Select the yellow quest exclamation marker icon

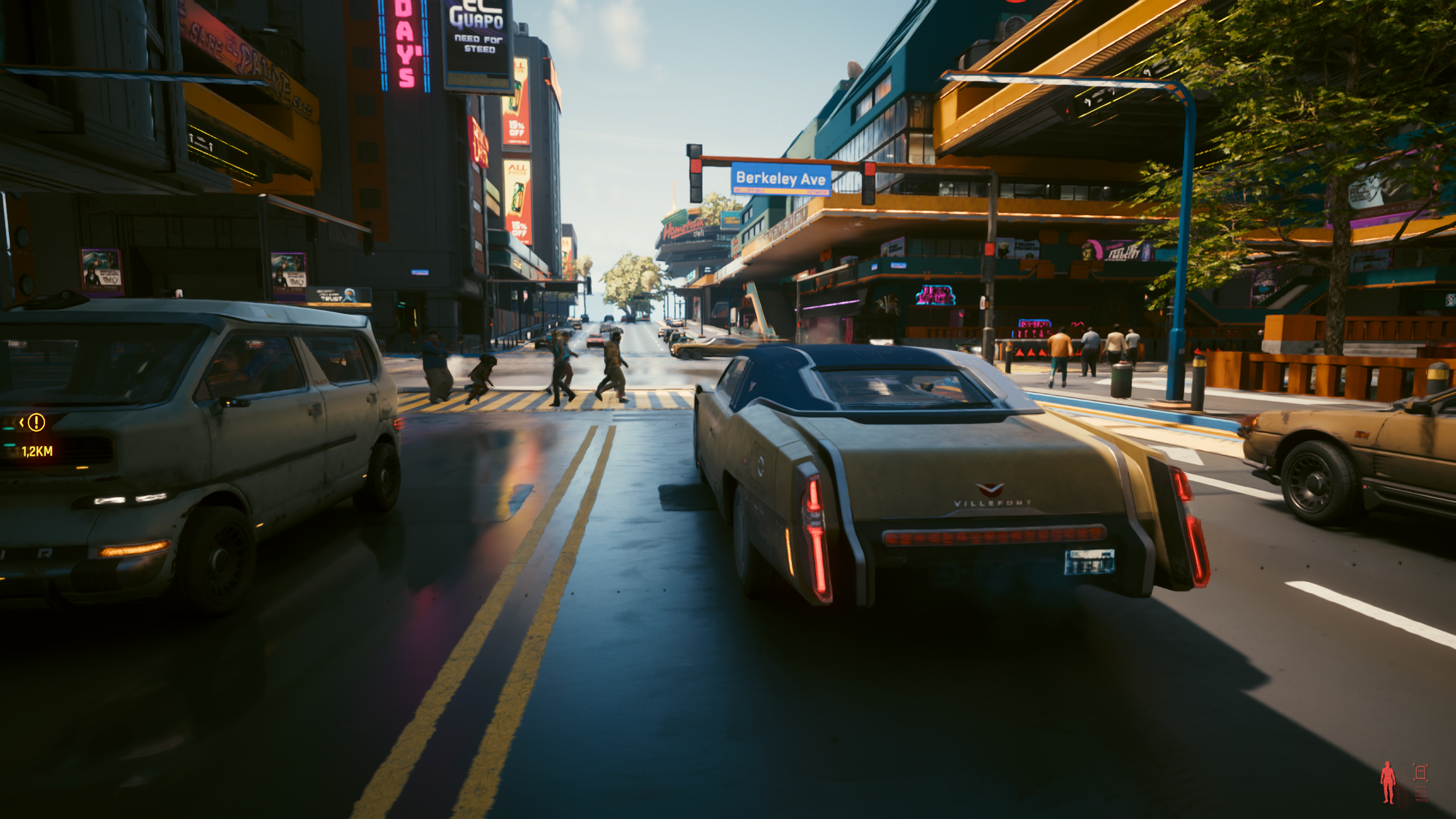[37, 423]
